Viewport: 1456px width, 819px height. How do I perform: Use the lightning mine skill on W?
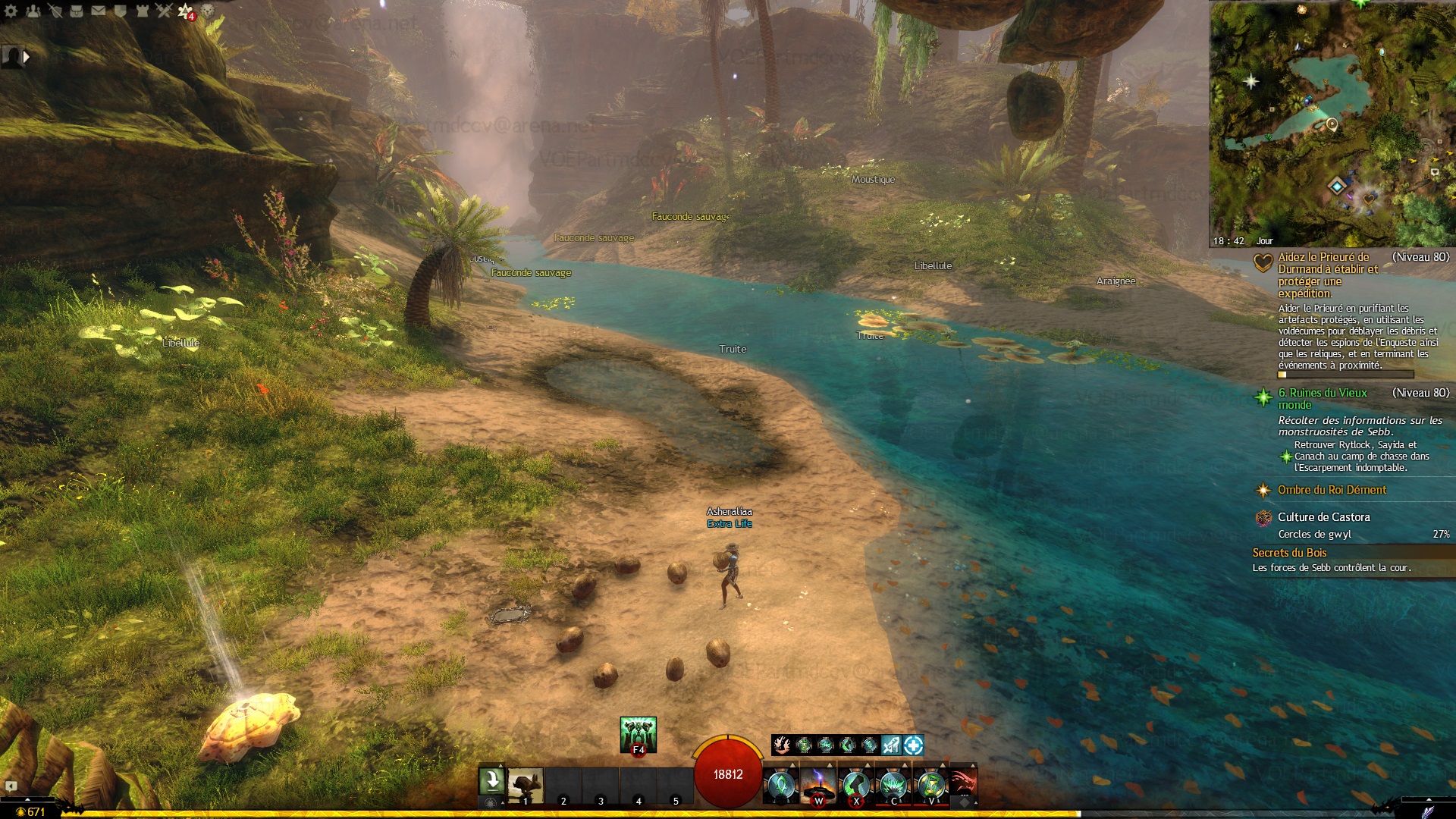click(x=818, y=785)
